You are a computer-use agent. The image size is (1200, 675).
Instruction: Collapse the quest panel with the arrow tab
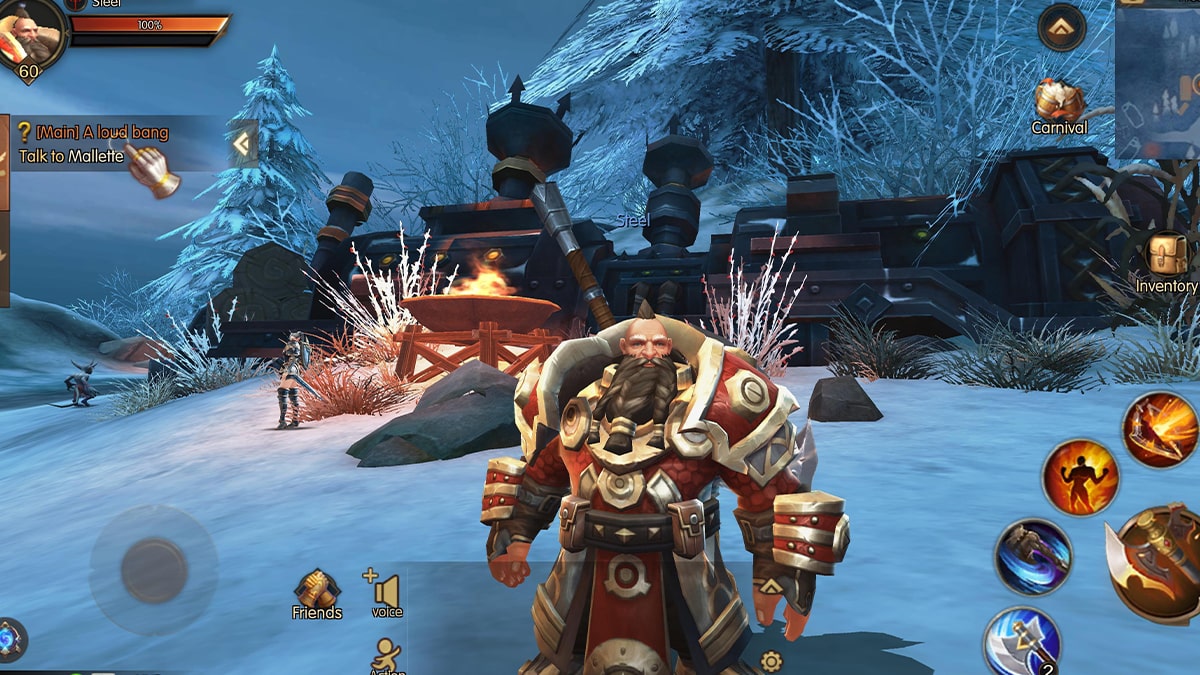tap(241, 145)
